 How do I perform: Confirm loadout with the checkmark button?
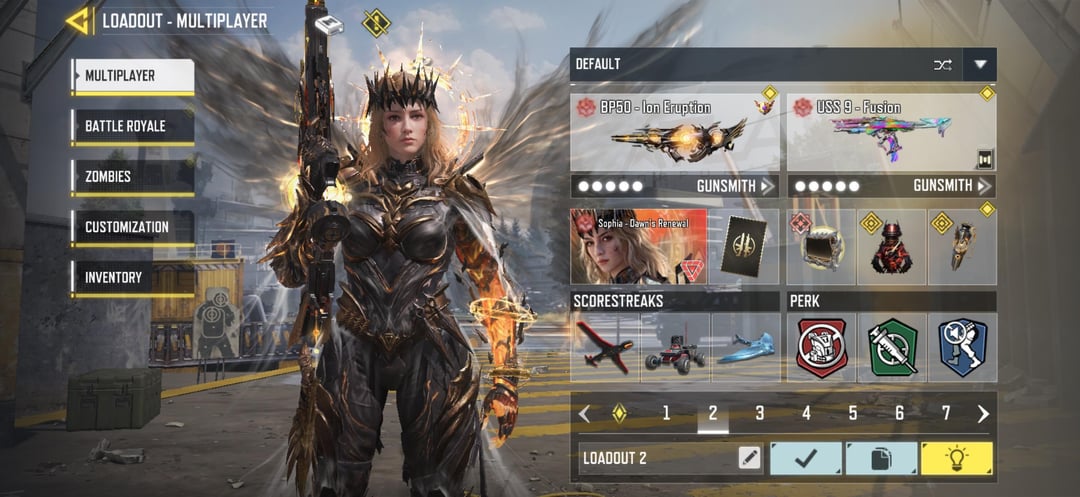pos(805,458)
